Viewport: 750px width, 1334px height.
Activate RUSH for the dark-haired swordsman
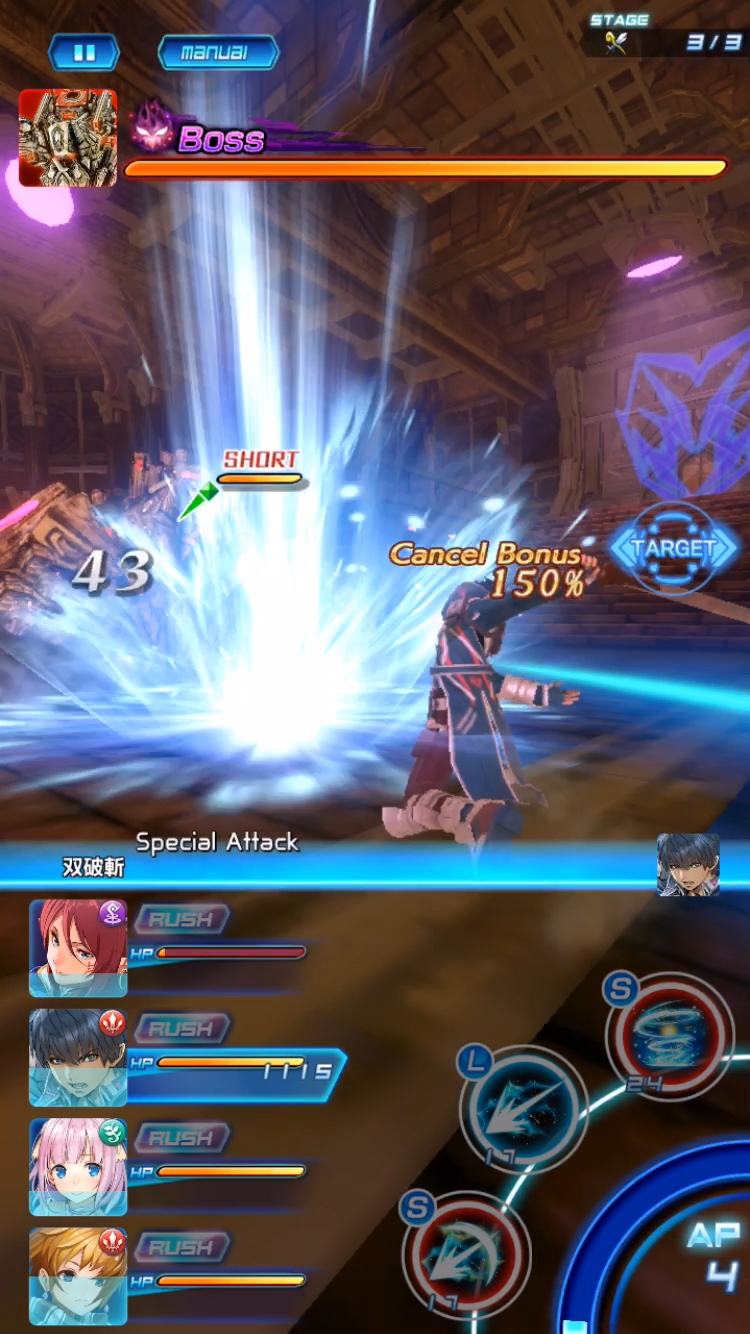(181, 1028)
